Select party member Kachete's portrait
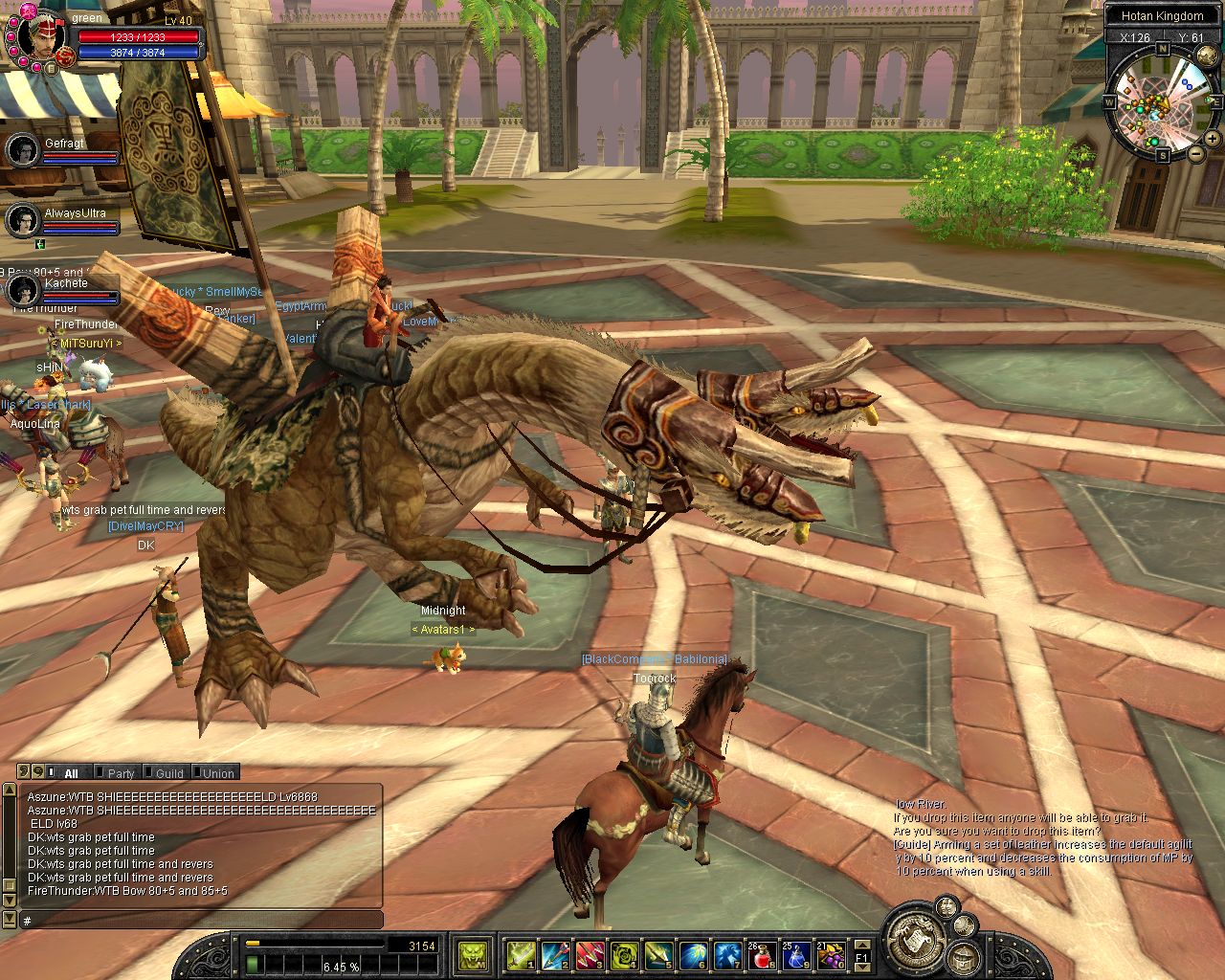This screenshot has width=1225, height=980. (x=23, y=290)
